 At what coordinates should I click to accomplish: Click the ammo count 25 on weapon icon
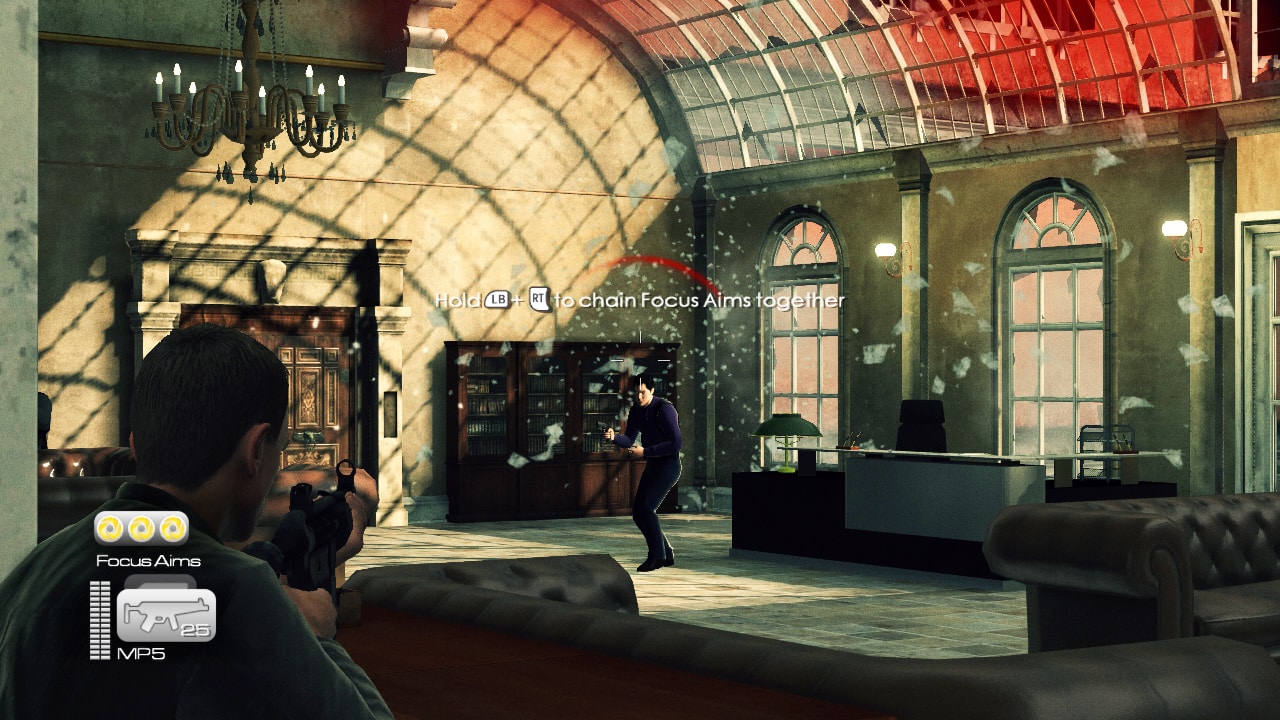(x=196, y=628)
